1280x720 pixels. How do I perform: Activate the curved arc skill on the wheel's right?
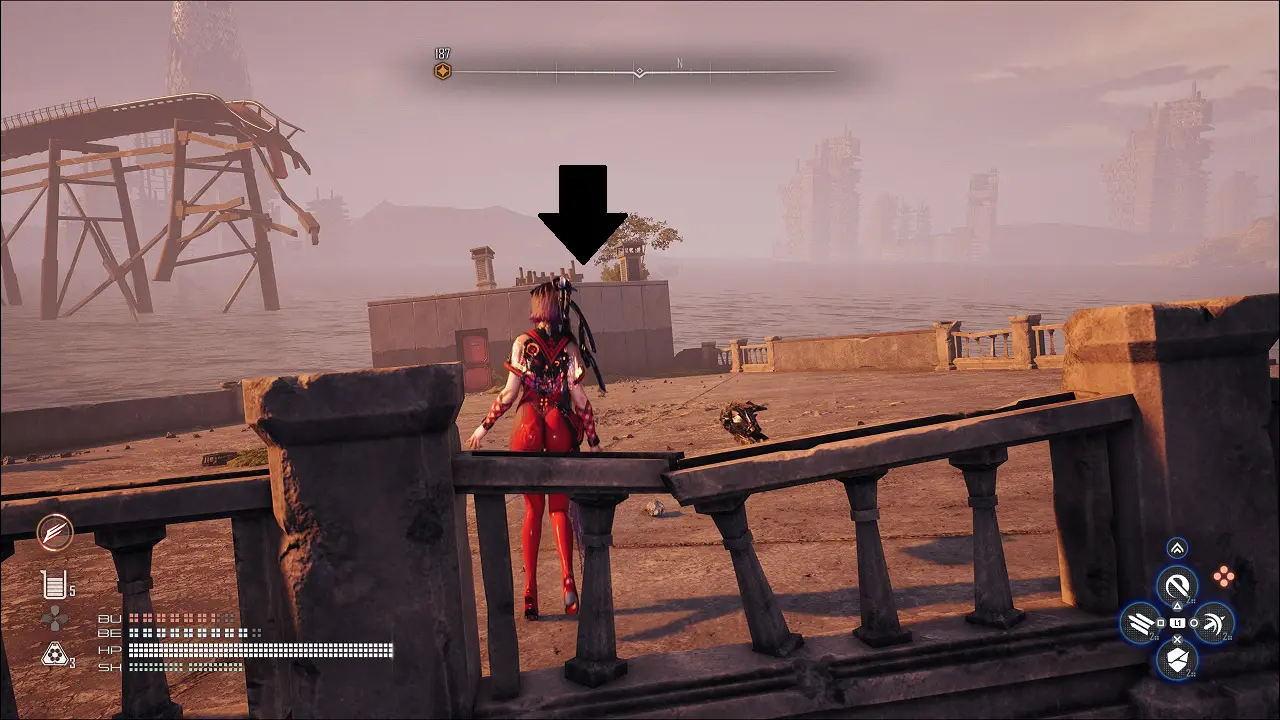click(x=1214, y=623)
